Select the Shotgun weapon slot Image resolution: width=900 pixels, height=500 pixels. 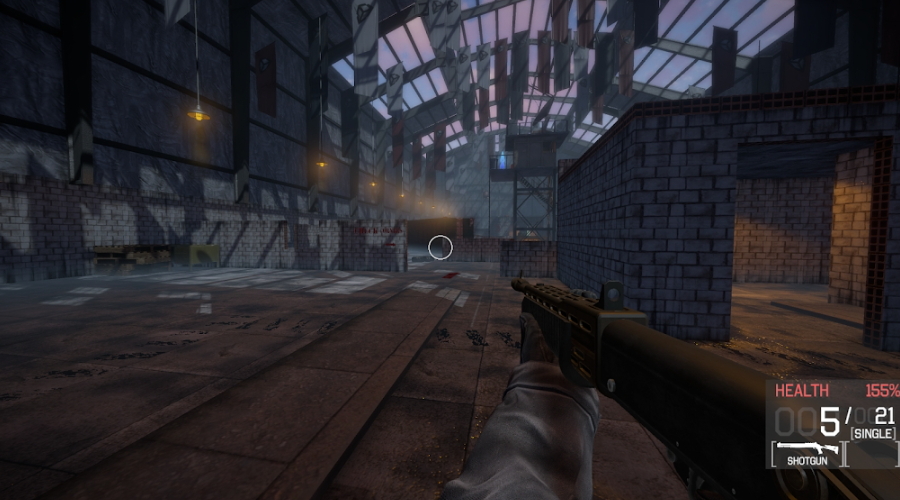pyautogui.click(x=804, y=454)
